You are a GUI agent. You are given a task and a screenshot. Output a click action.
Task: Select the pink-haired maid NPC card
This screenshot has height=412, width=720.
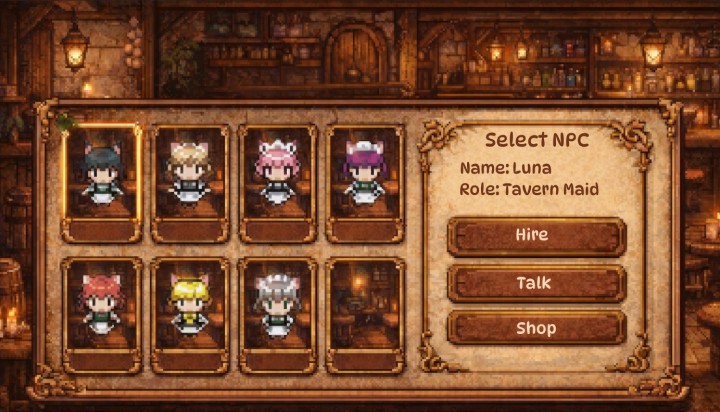point(277,183)
